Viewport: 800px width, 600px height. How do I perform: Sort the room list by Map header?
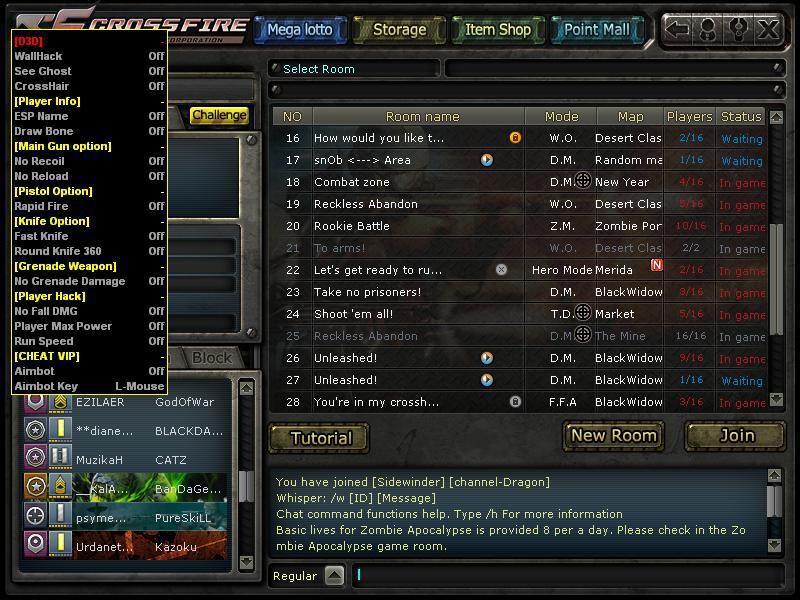(630, 117)
